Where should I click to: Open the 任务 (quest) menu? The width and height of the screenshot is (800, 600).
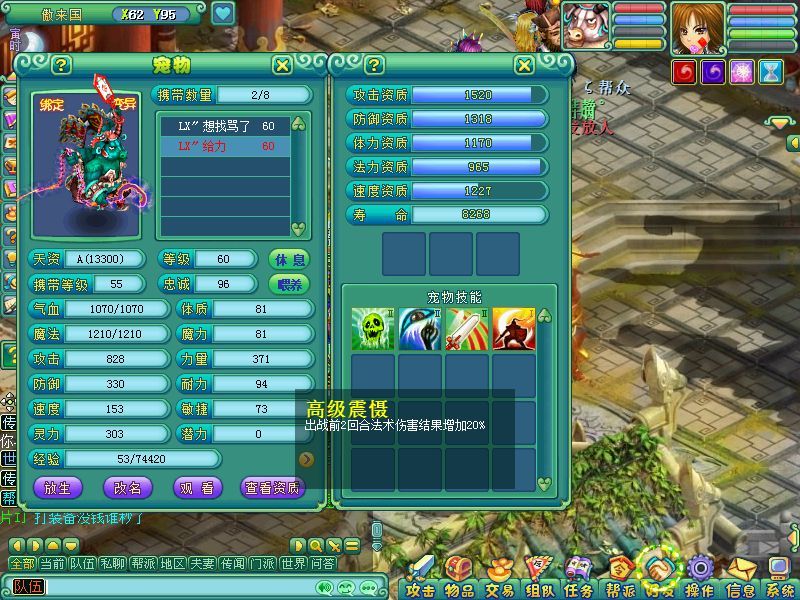tap(579, 589)
